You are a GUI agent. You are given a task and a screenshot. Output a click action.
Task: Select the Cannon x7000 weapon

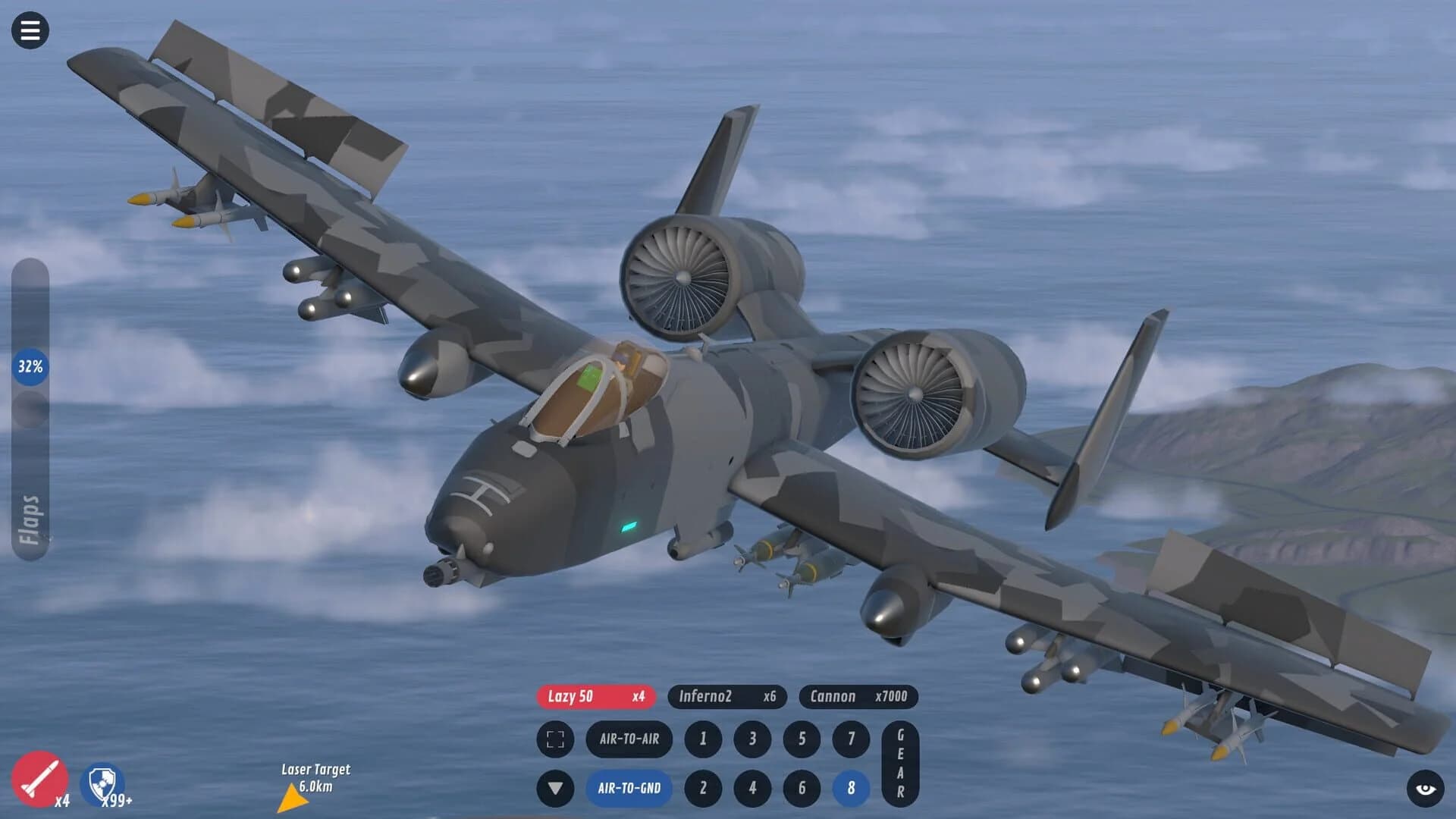point(861,697)
